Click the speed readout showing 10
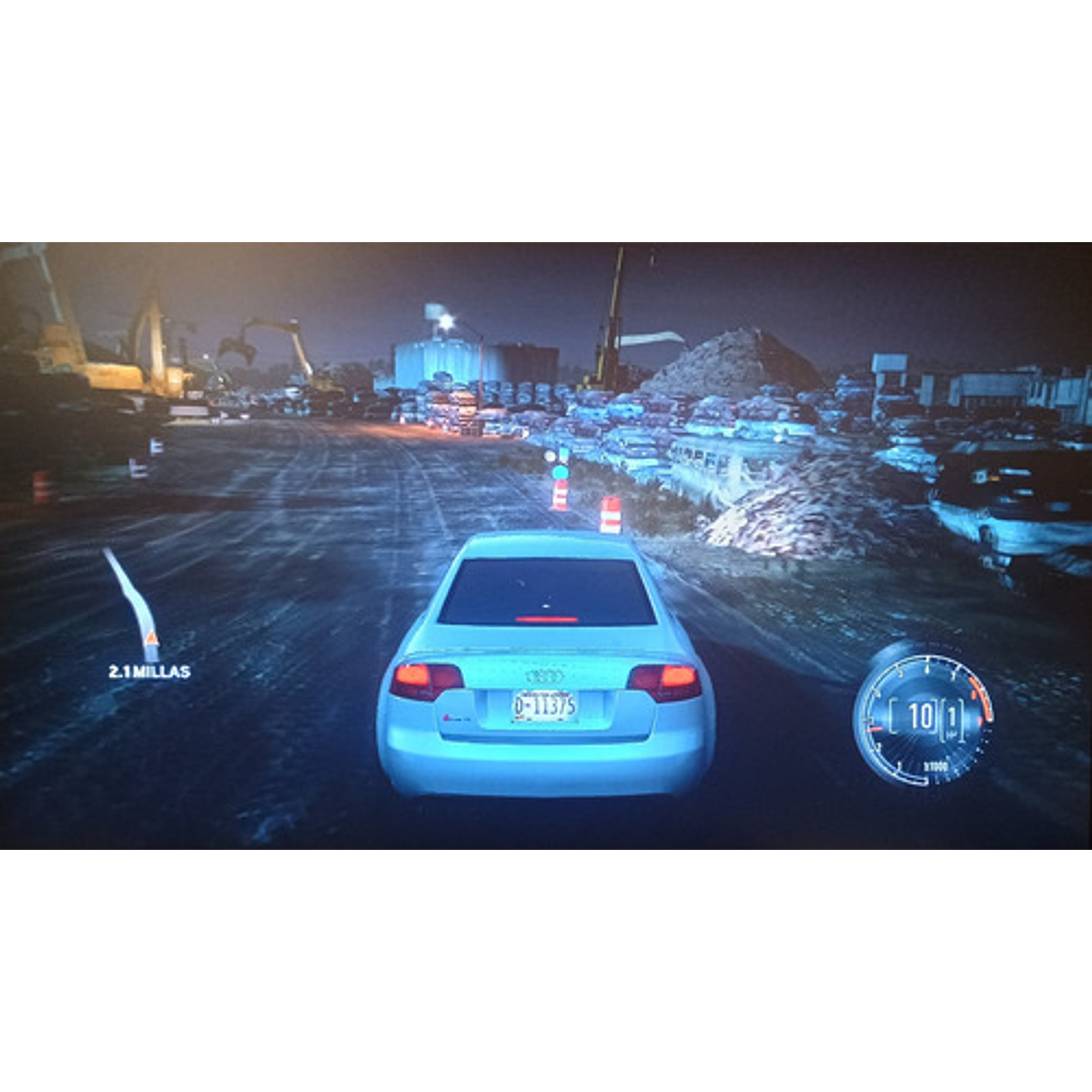Screen dimensions: 1092x1092 coord(920,713)
